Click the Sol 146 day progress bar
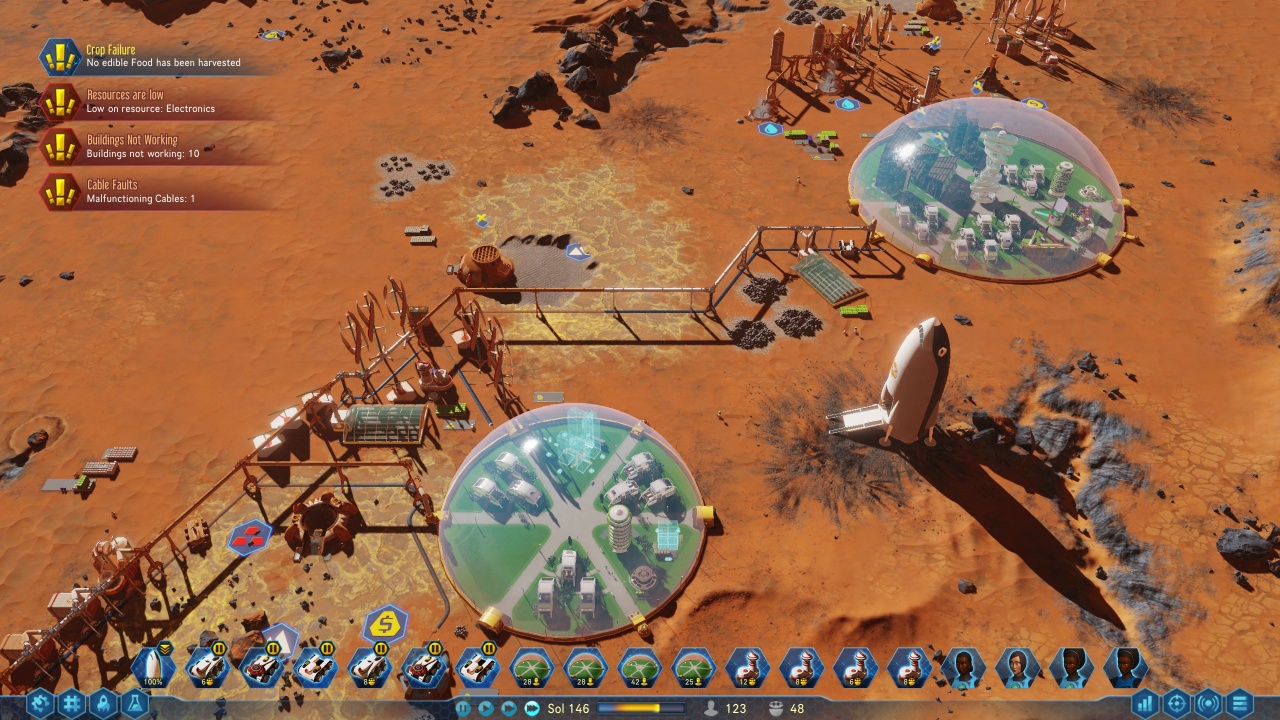 641,708
